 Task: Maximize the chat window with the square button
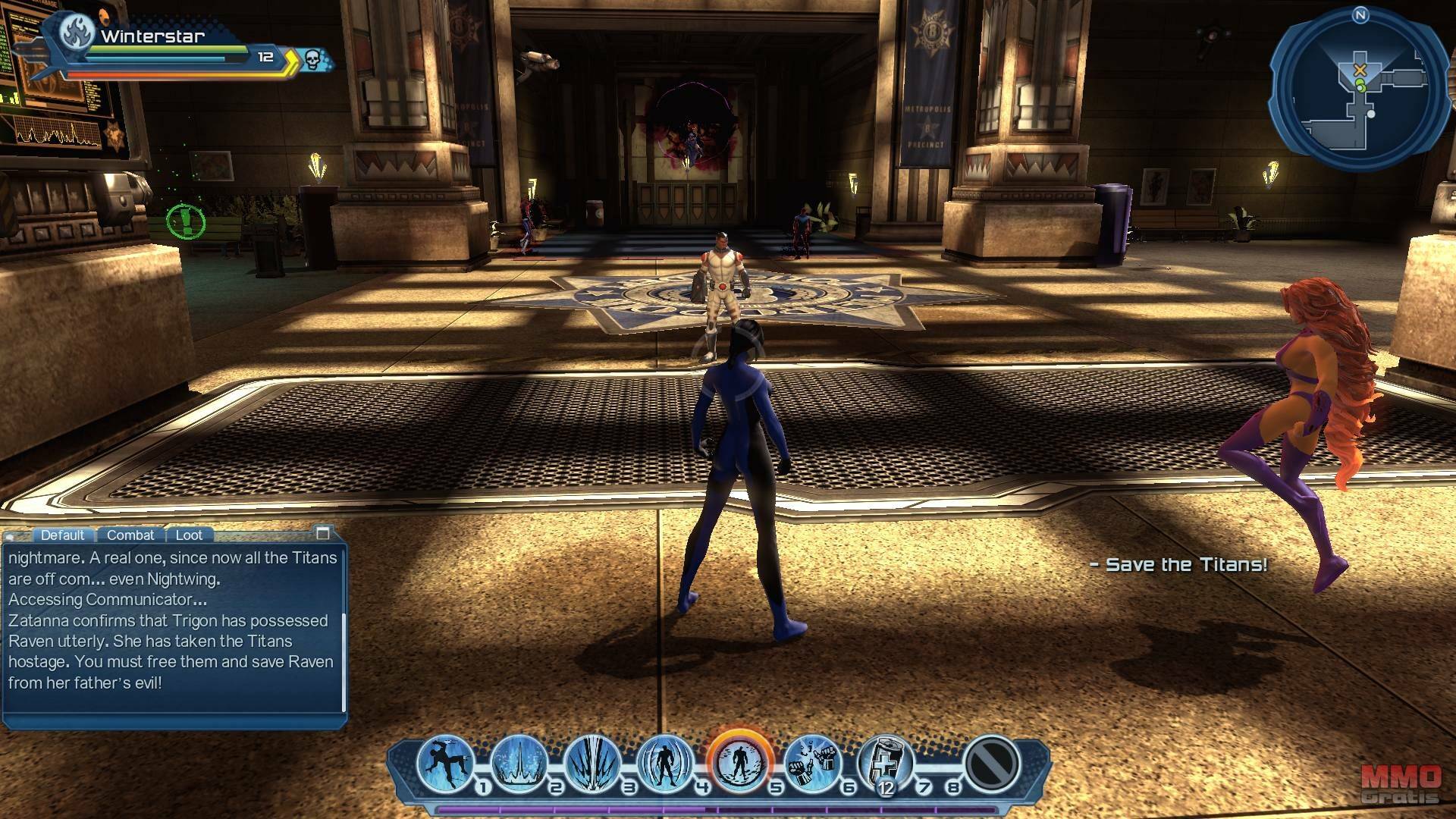[323, 533]
